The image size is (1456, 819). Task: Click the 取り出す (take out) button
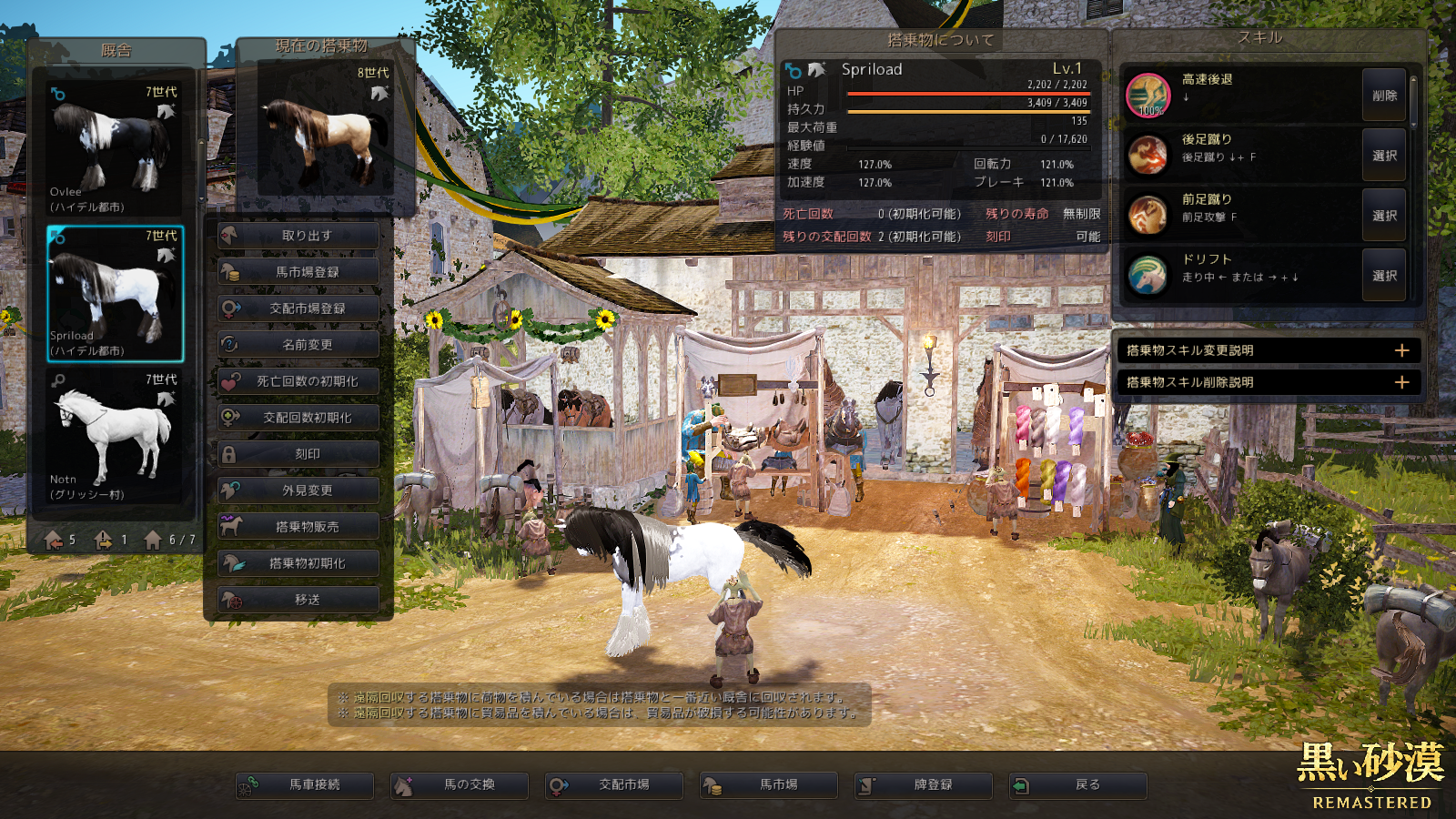pos(298,236)
